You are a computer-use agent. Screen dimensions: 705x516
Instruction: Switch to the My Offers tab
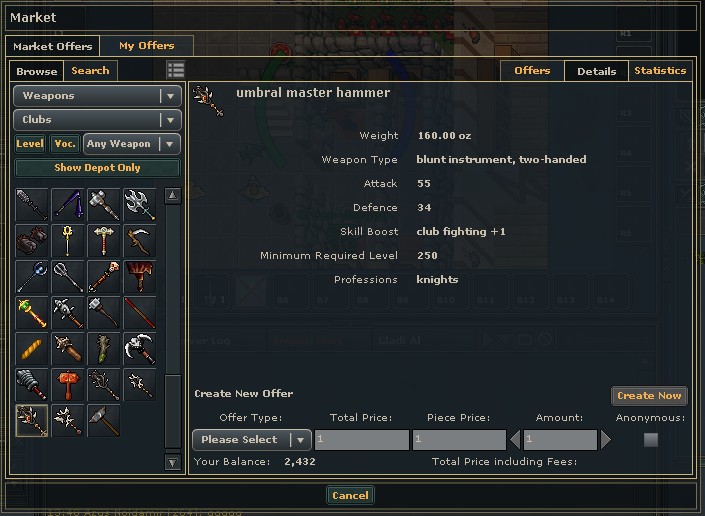[x=146, y=46]
